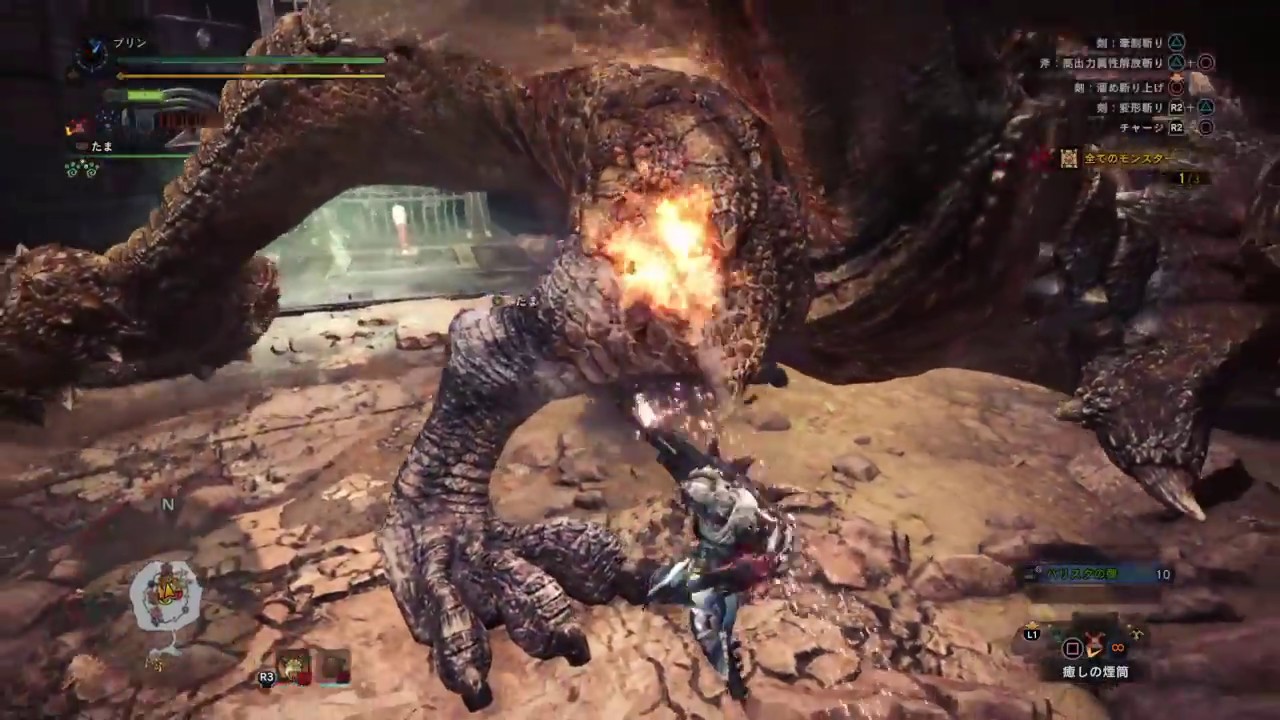Toggle the L1 item bar prompt
The height and width of the screenshot is (720, 1280).
1032,634
